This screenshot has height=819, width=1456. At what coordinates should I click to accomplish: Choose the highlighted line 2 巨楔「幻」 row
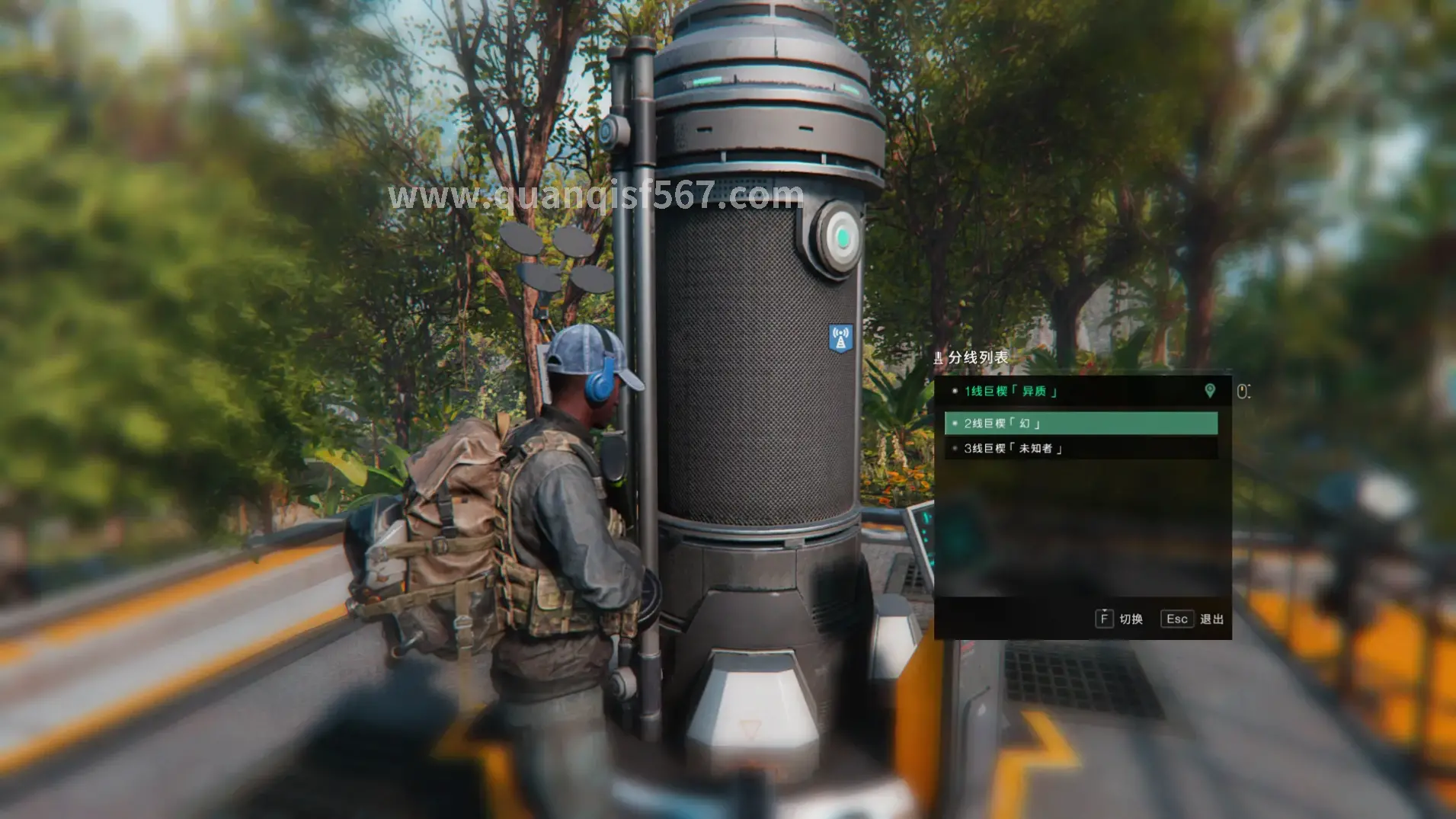tap(1080, 424)
